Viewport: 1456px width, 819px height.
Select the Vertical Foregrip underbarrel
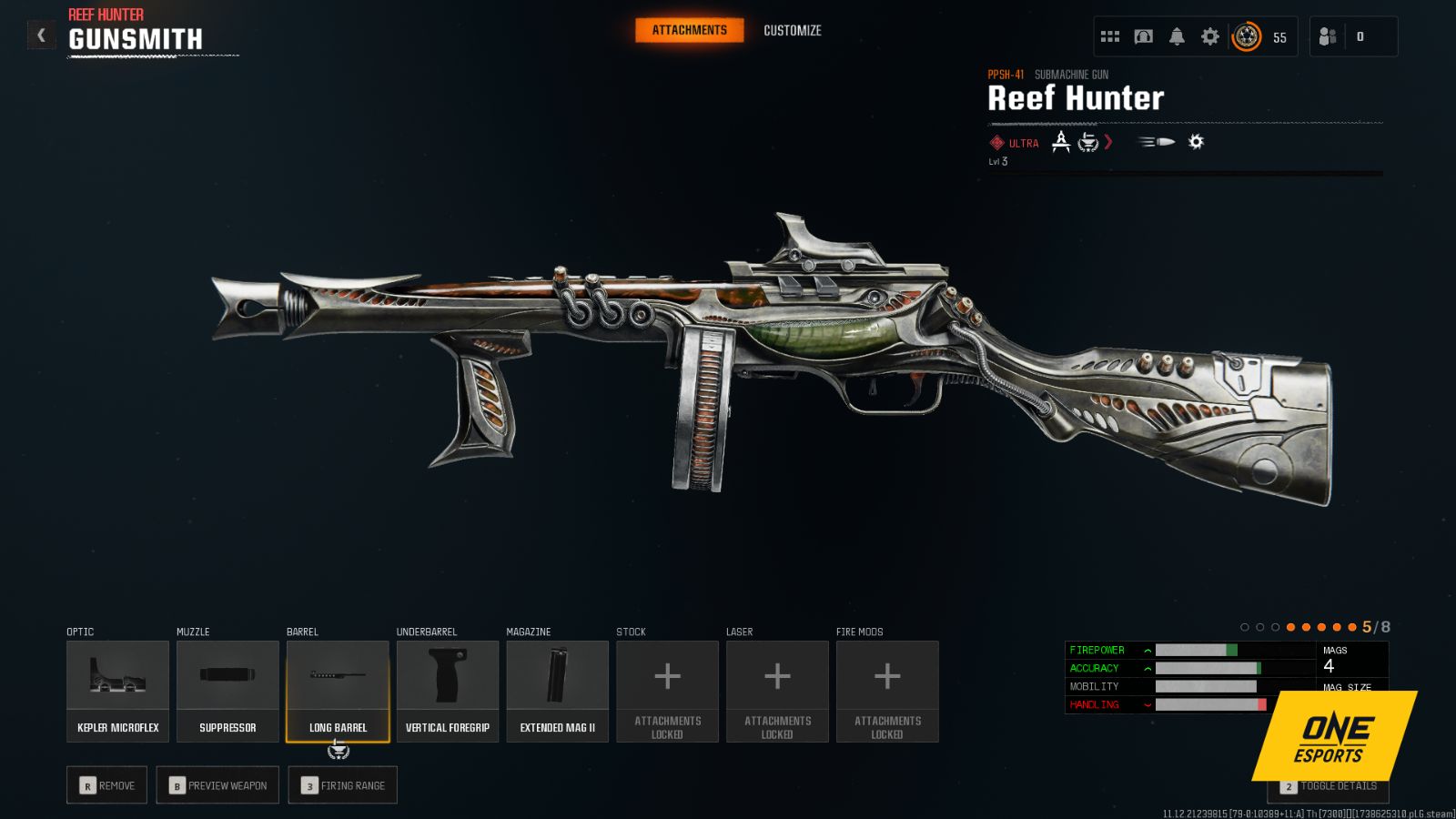pyautogui.click(x=447, y=690)
